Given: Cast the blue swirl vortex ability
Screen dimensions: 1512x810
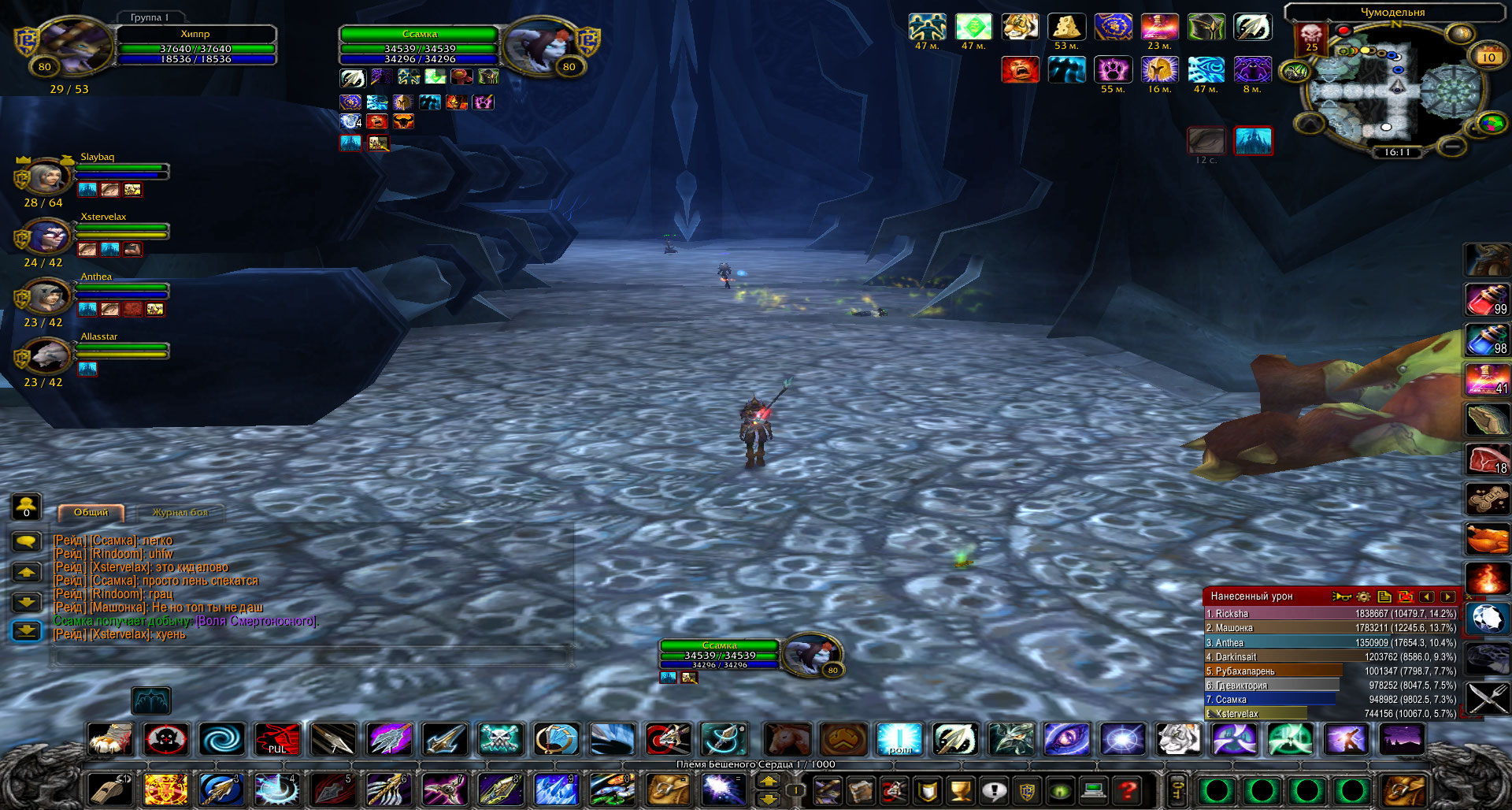Looking at the screenshot, I should tap(221, 740).
